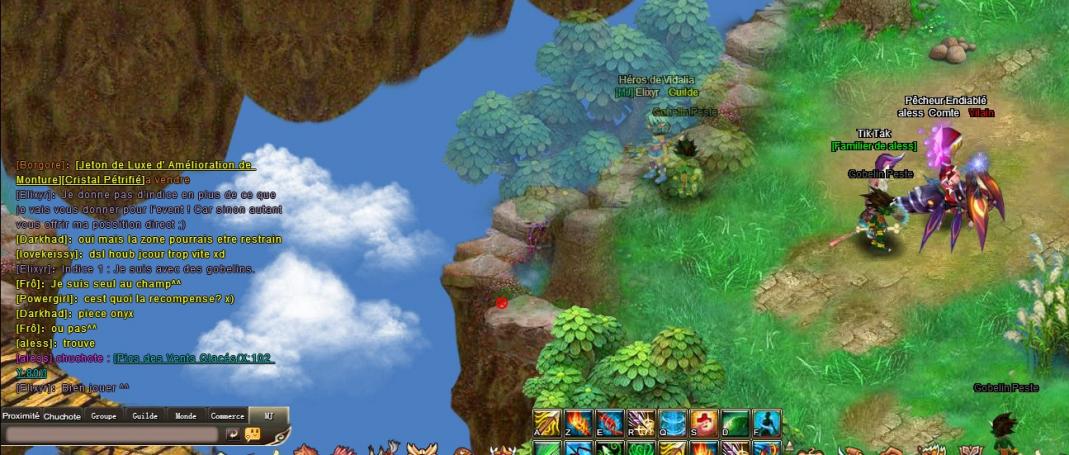This screenshot has width=1069, height=455.
Task: Show the Monde chat tab
Action: (186, 416)
